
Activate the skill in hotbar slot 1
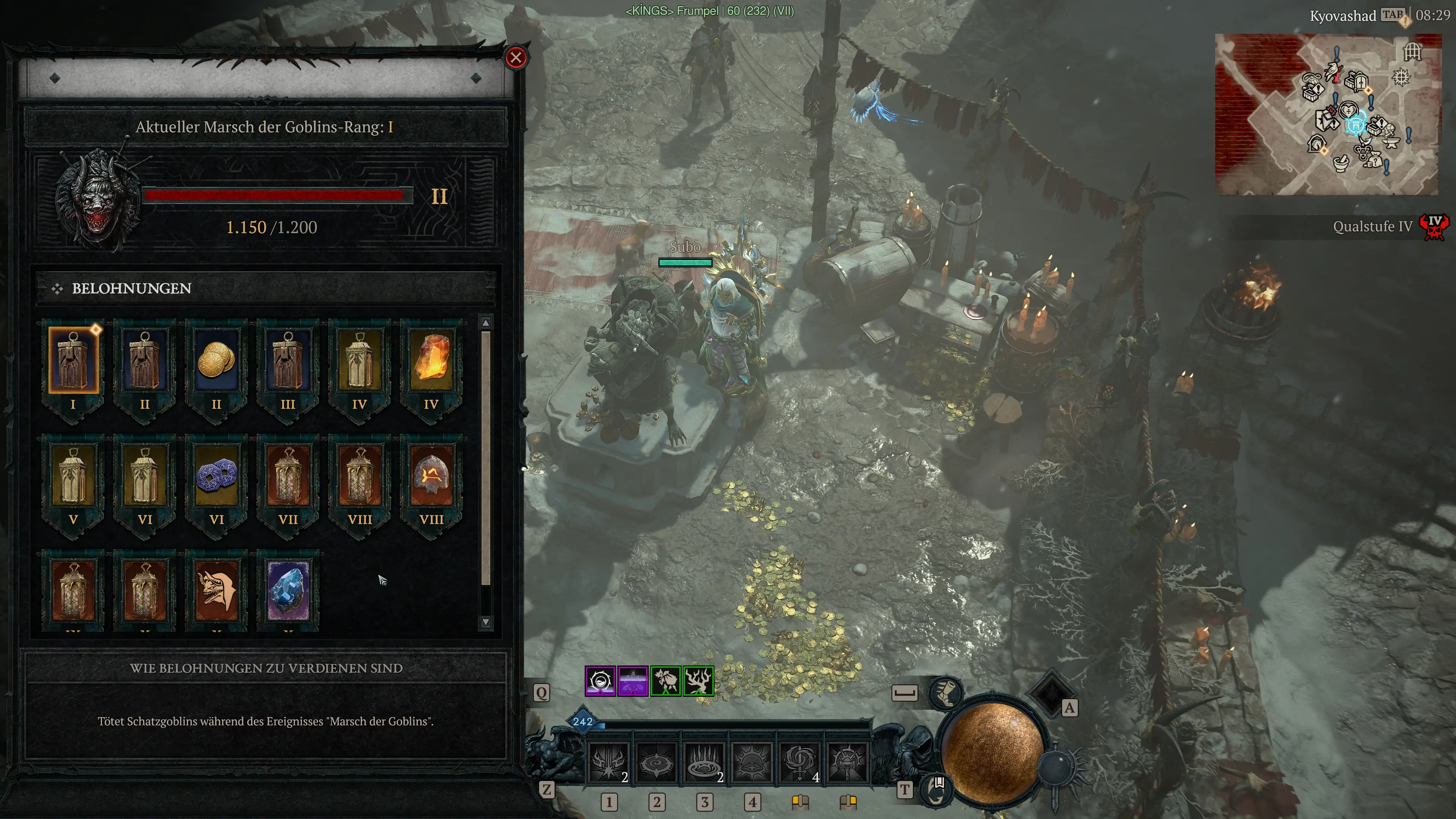(608, 763)
